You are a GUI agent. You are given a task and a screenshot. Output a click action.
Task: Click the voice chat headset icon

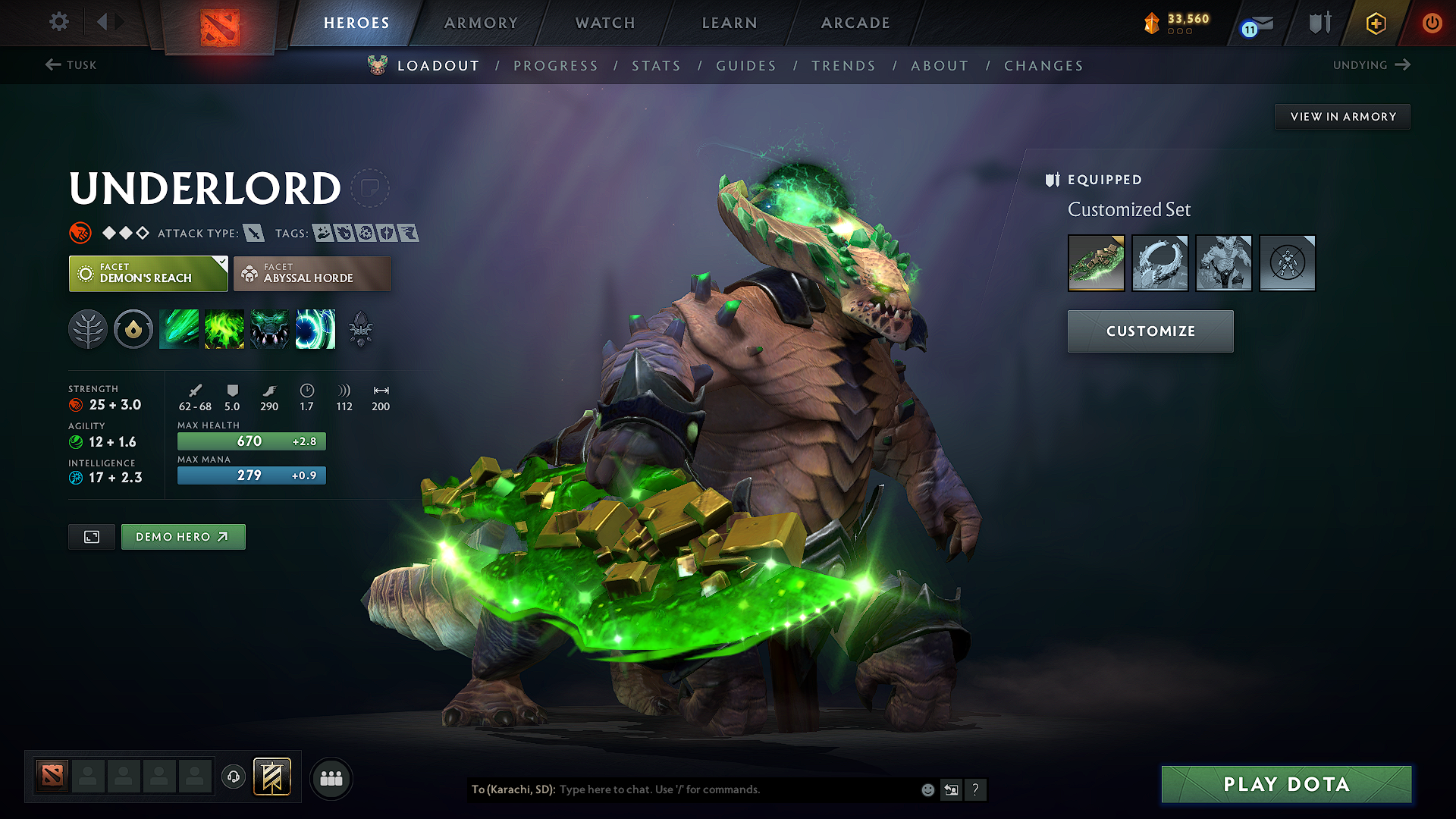tap(234, 777)
